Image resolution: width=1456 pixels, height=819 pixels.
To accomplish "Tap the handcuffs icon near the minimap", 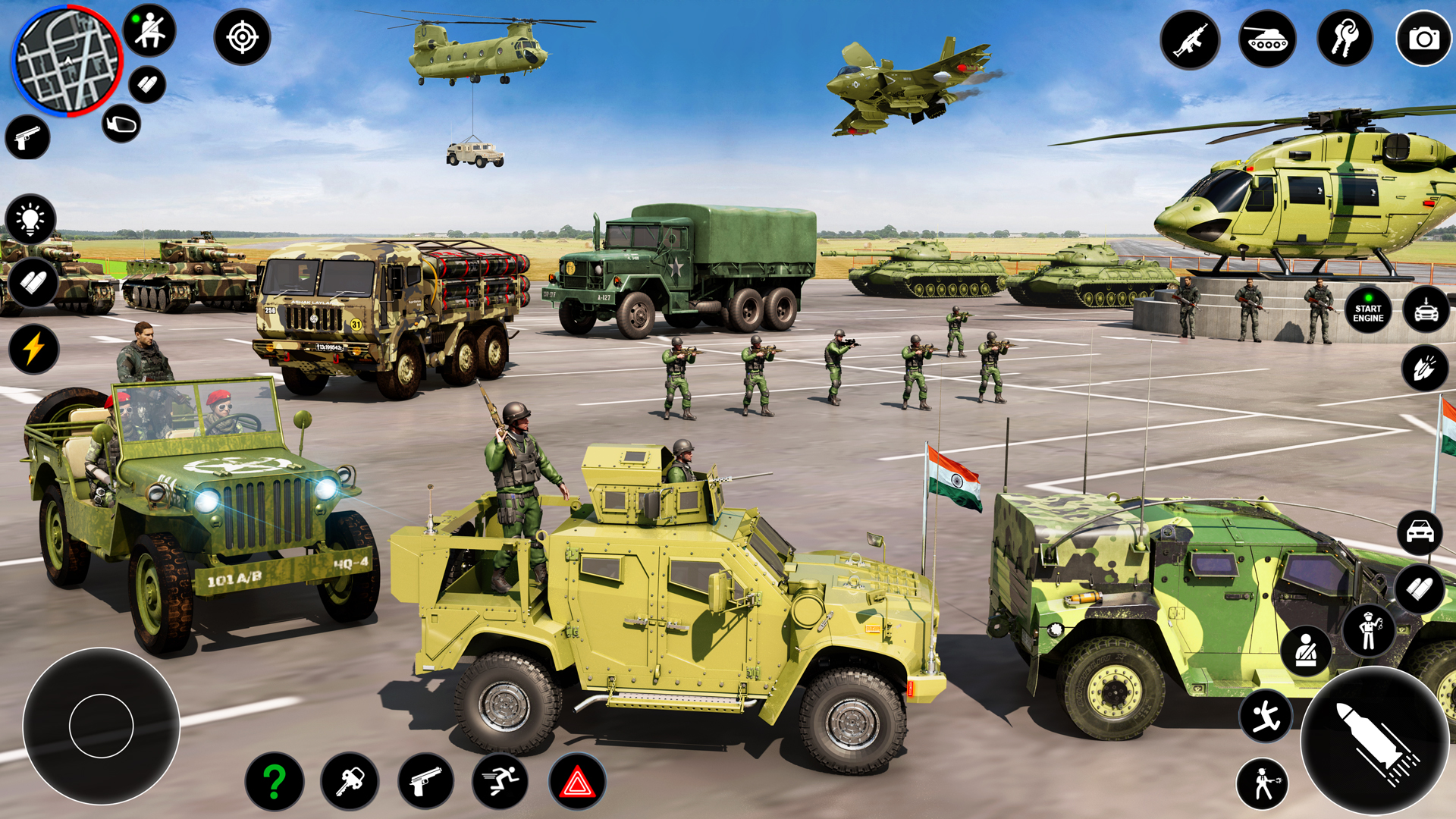I will [123, 123].
